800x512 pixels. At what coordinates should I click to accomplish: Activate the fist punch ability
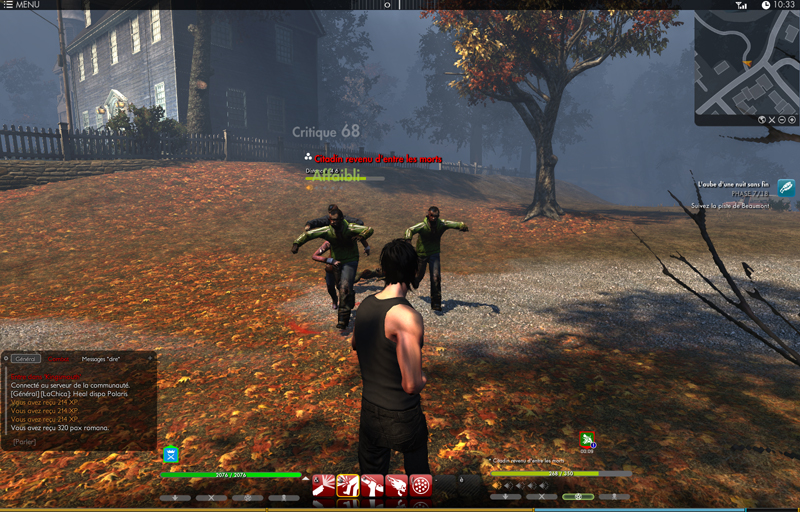(x=396, y=486)
